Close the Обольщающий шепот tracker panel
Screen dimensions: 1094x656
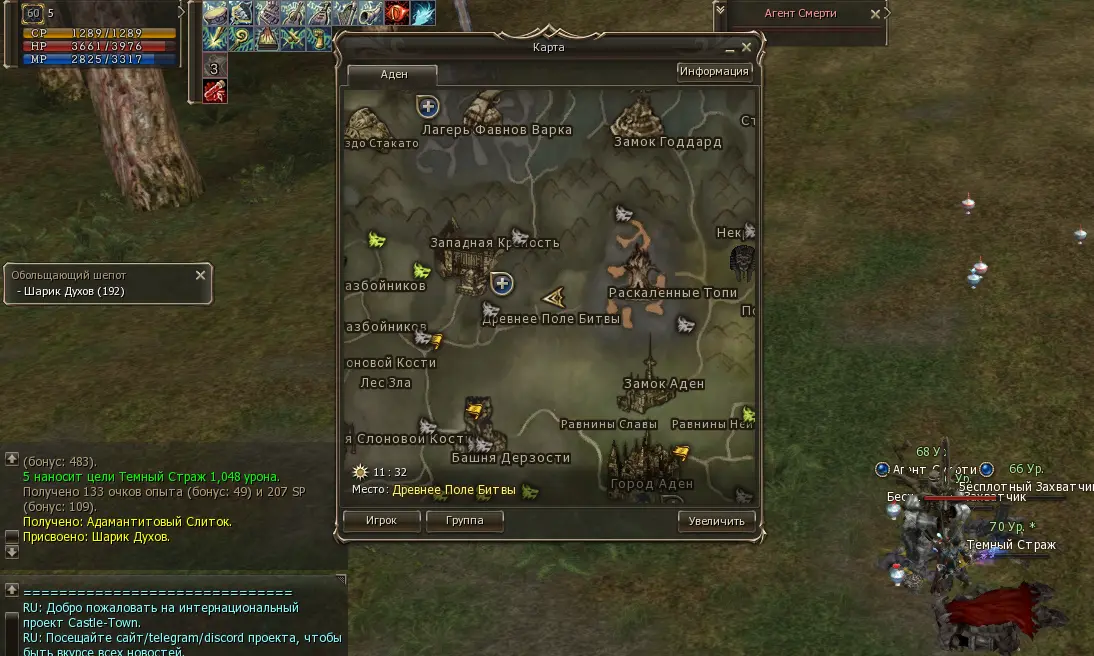(200, 275)
